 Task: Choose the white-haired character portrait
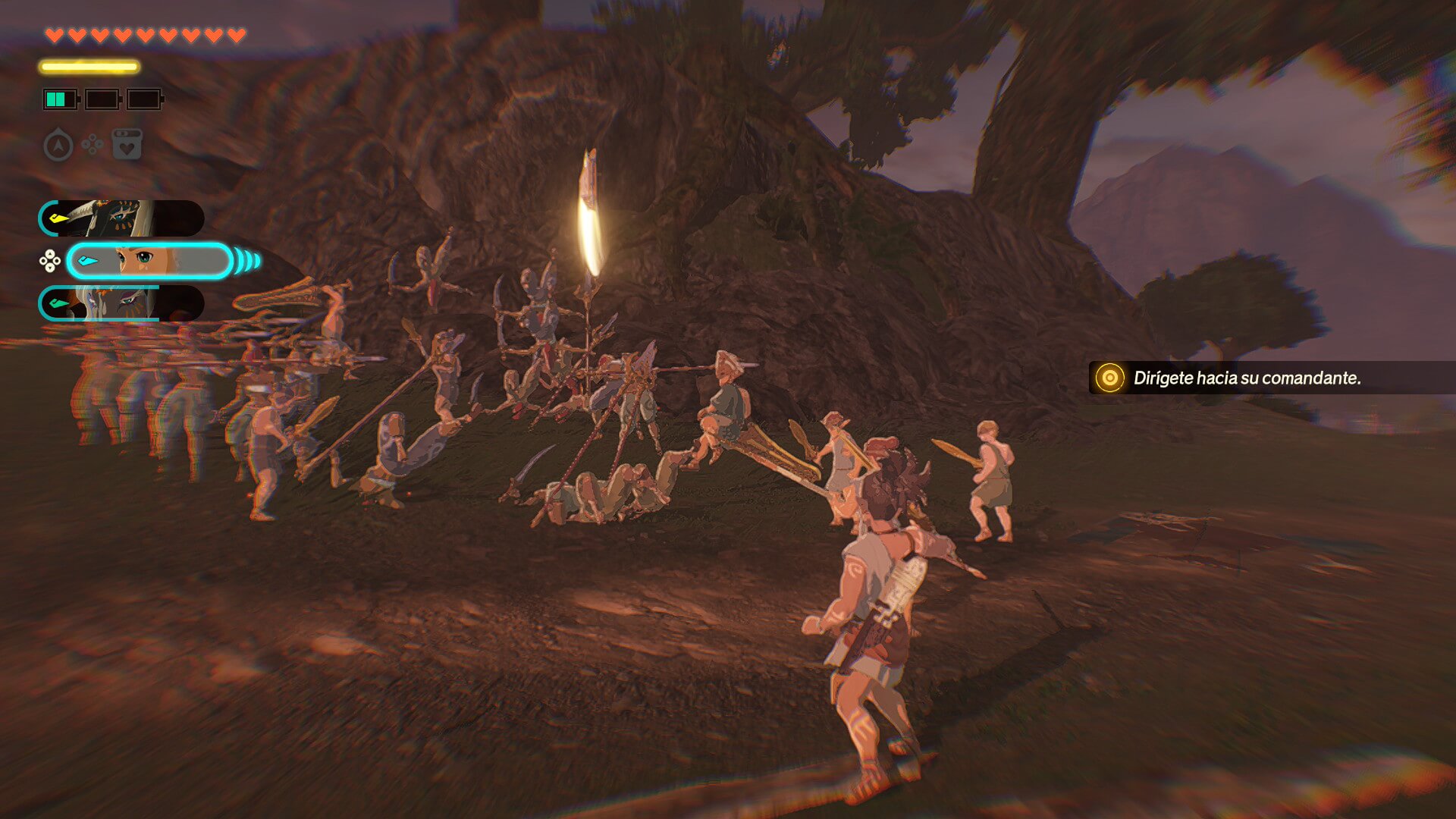pyautogui.click(x=121, y=303)
